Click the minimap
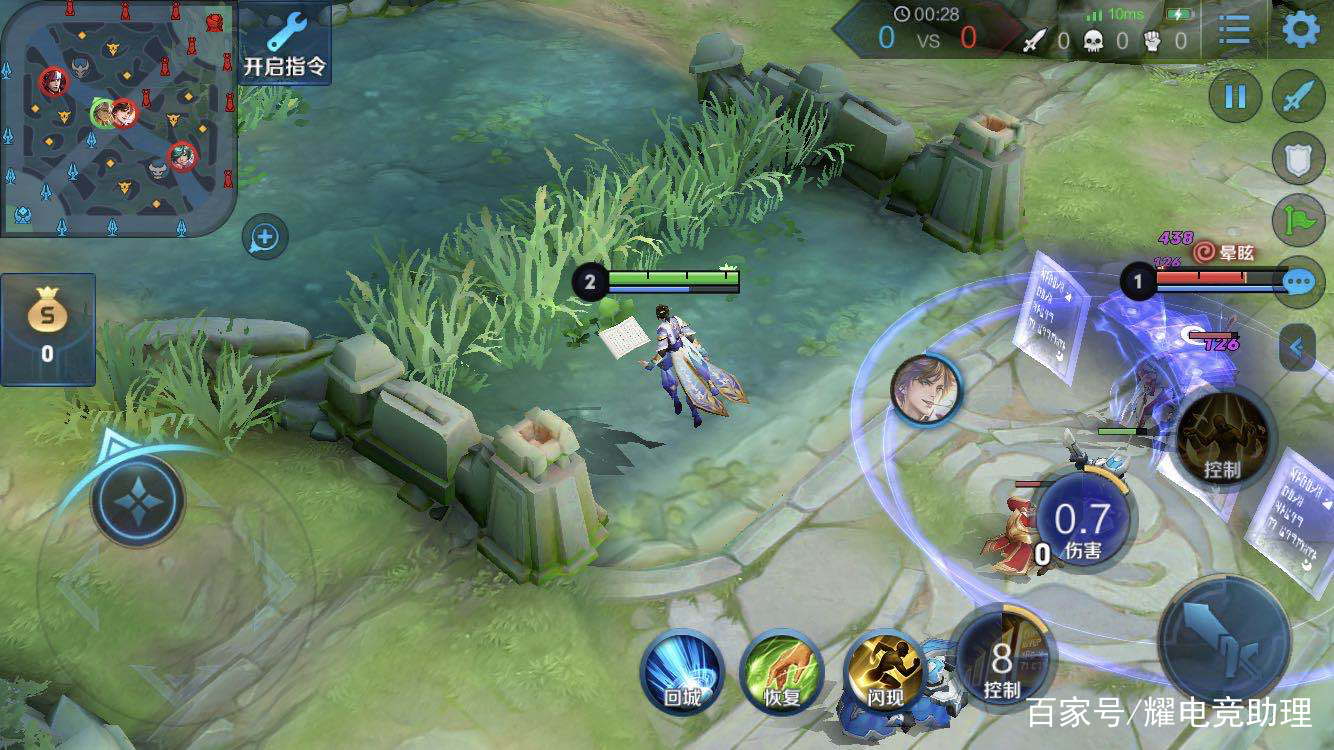This screenshot has width=1334, height=750. pos(117,118)
